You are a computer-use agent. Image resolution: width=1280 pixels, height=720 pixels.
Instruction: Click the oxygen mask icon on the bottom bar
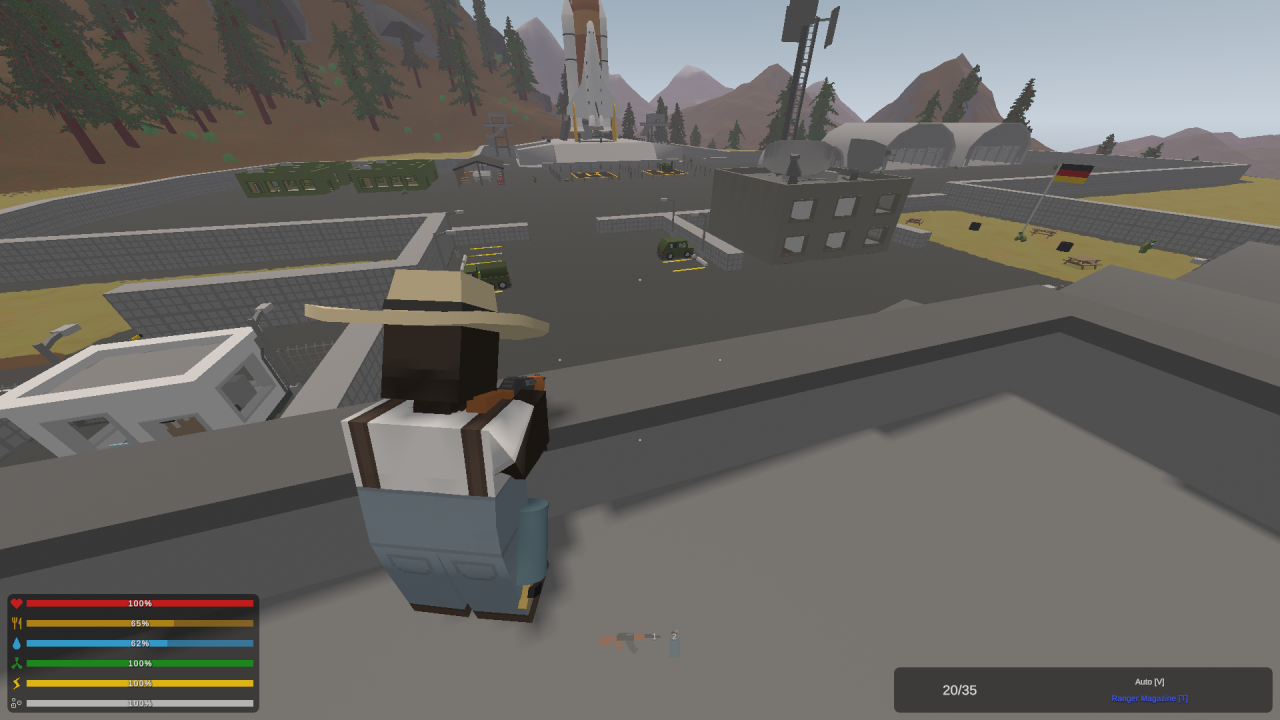tap(16, 703)
